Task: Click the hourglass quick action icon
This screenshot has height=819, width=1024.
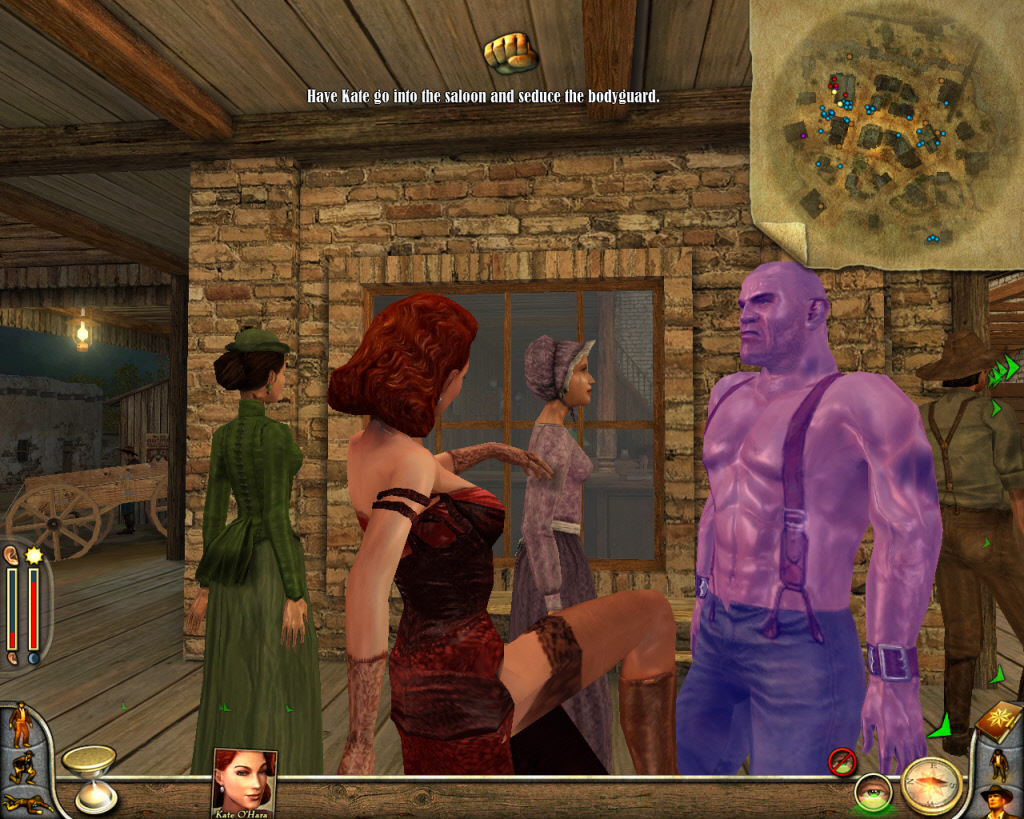Action: 90,776
